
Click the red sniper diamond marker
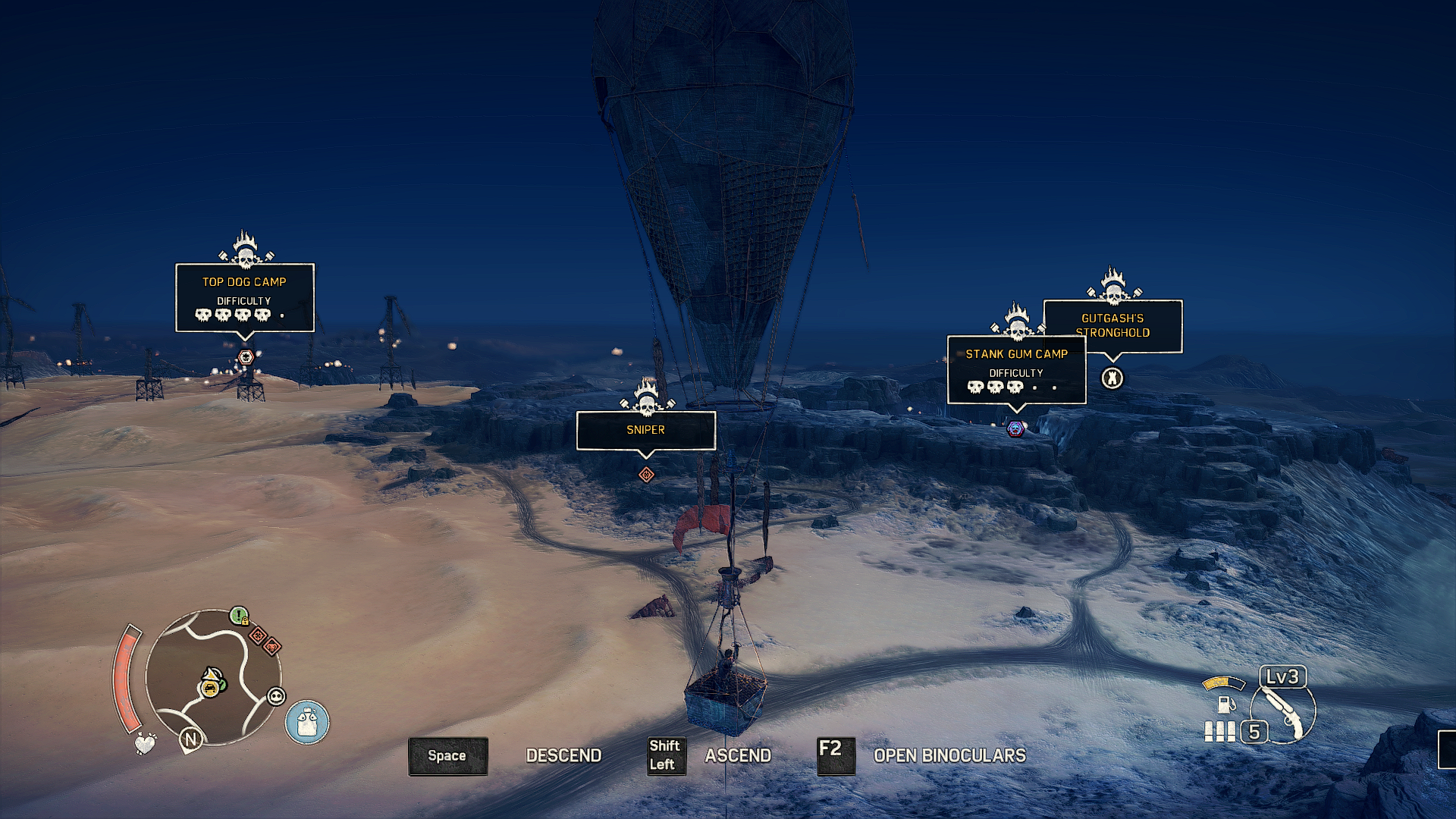coord(646,475)
